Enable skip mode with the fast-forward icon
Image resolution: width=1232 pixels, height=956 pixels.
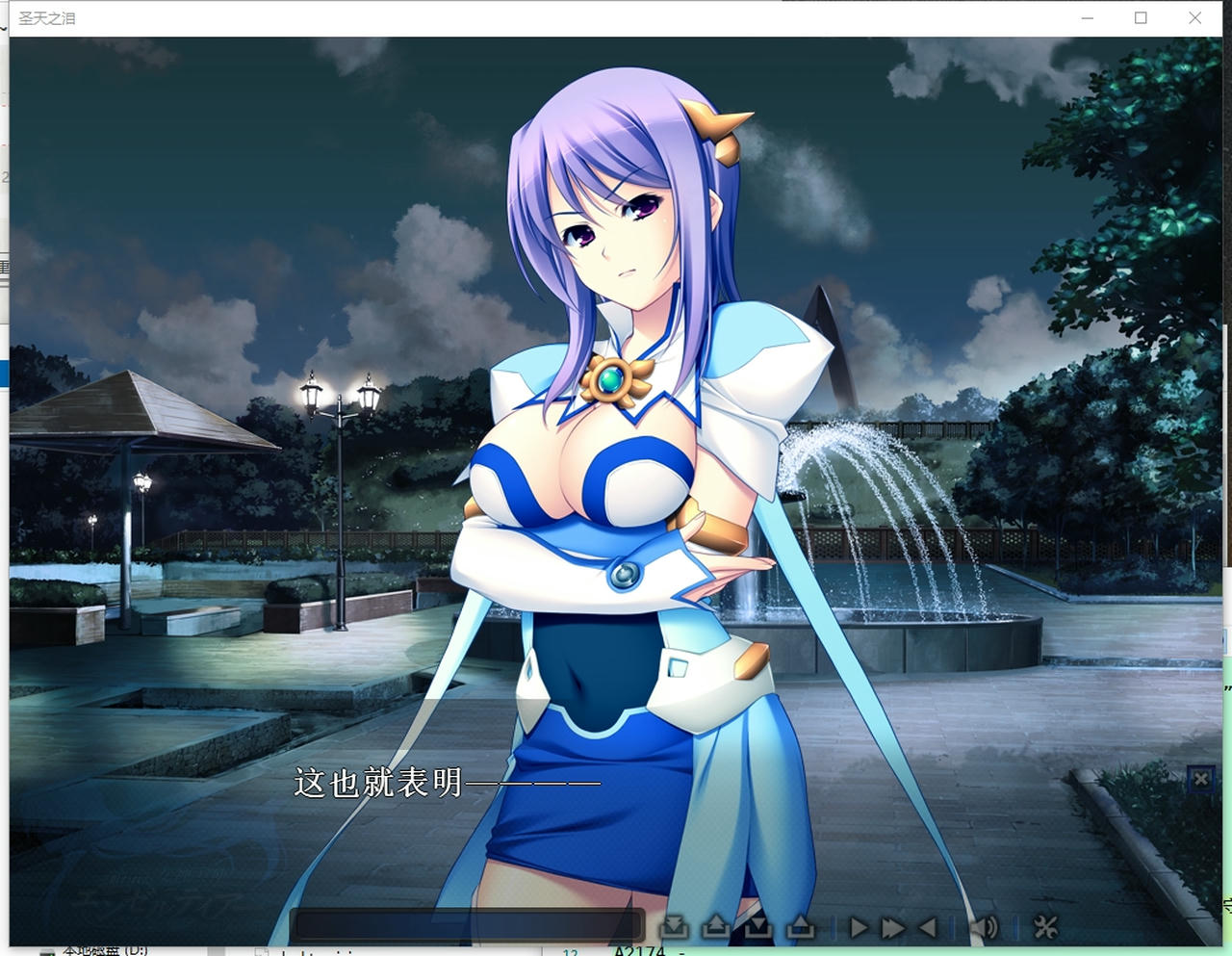(891, 929)
